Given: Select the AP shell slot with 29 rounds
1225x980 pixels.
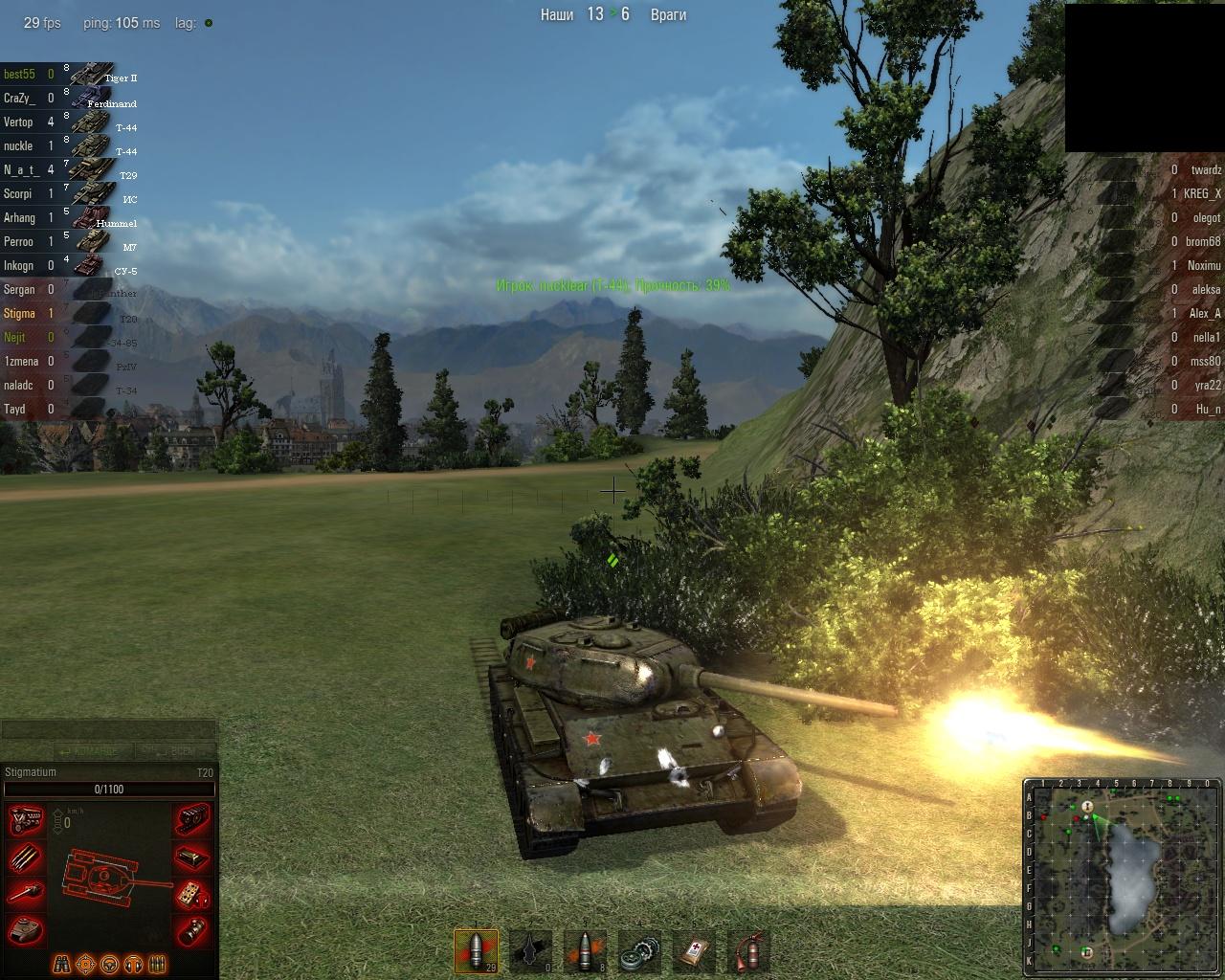Looking at the screenshot, I should (x=476, y=951).
